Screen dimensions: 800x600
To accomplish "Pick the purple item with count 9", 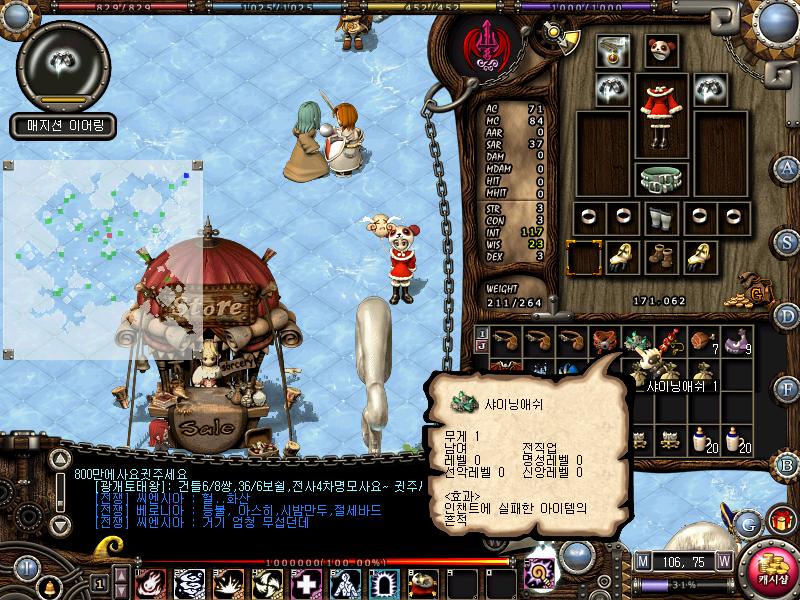I will click(739, 341).
